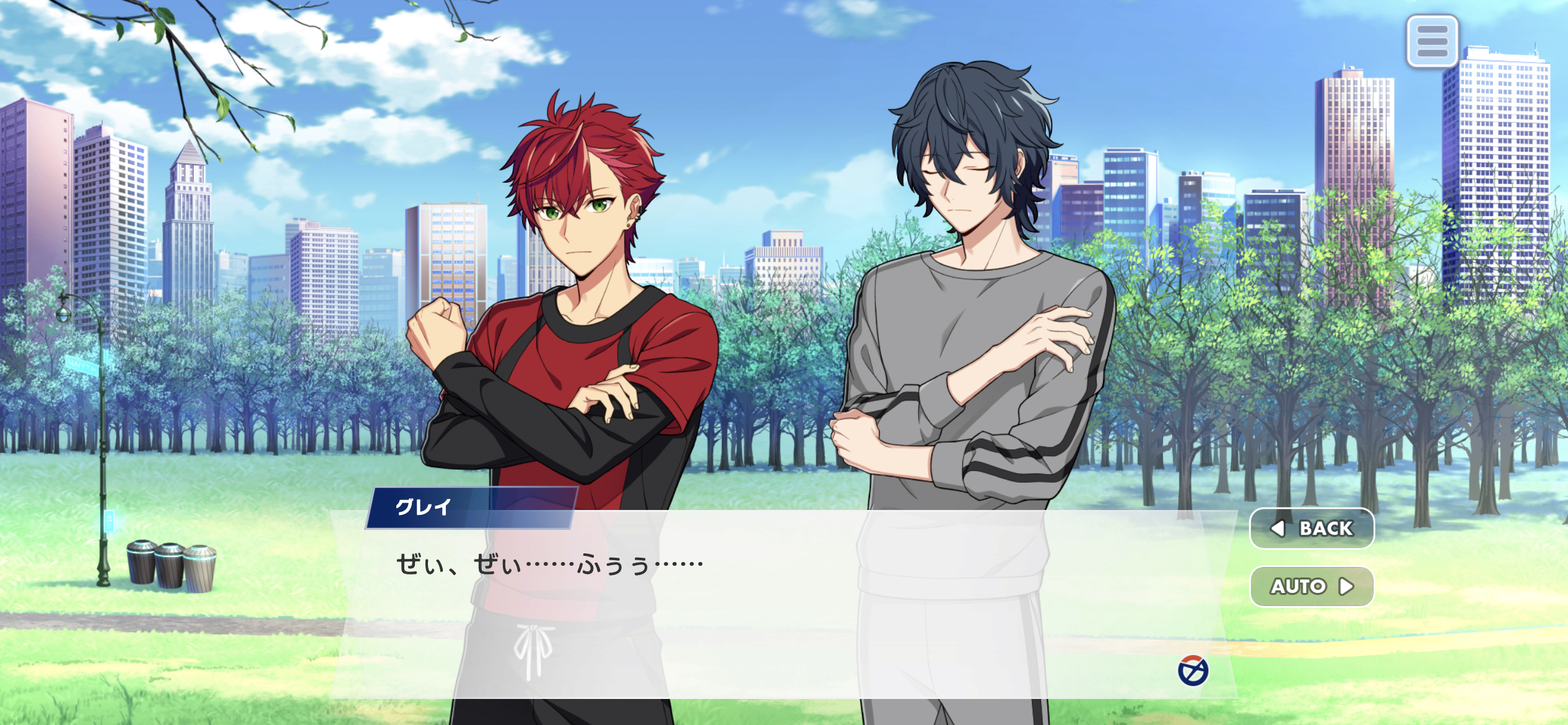Click the round dialogue-advance indicator icon
This screenshot has height=725, width=1568.
pos(1193,670)
